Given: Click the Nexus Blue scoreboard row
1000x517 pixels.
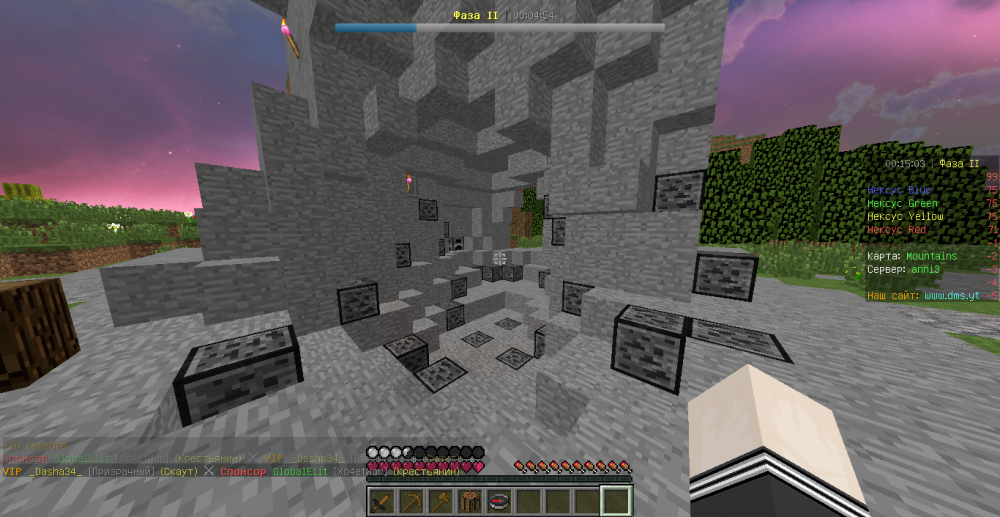Looking at the screenshot, I should click(x=899, y=190).
